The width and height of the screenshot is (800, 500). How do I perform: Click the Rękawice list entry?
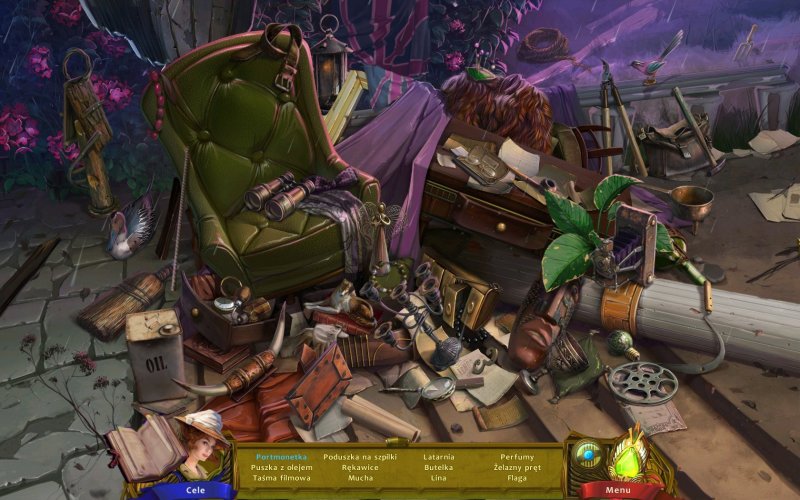tap(361, 467)
